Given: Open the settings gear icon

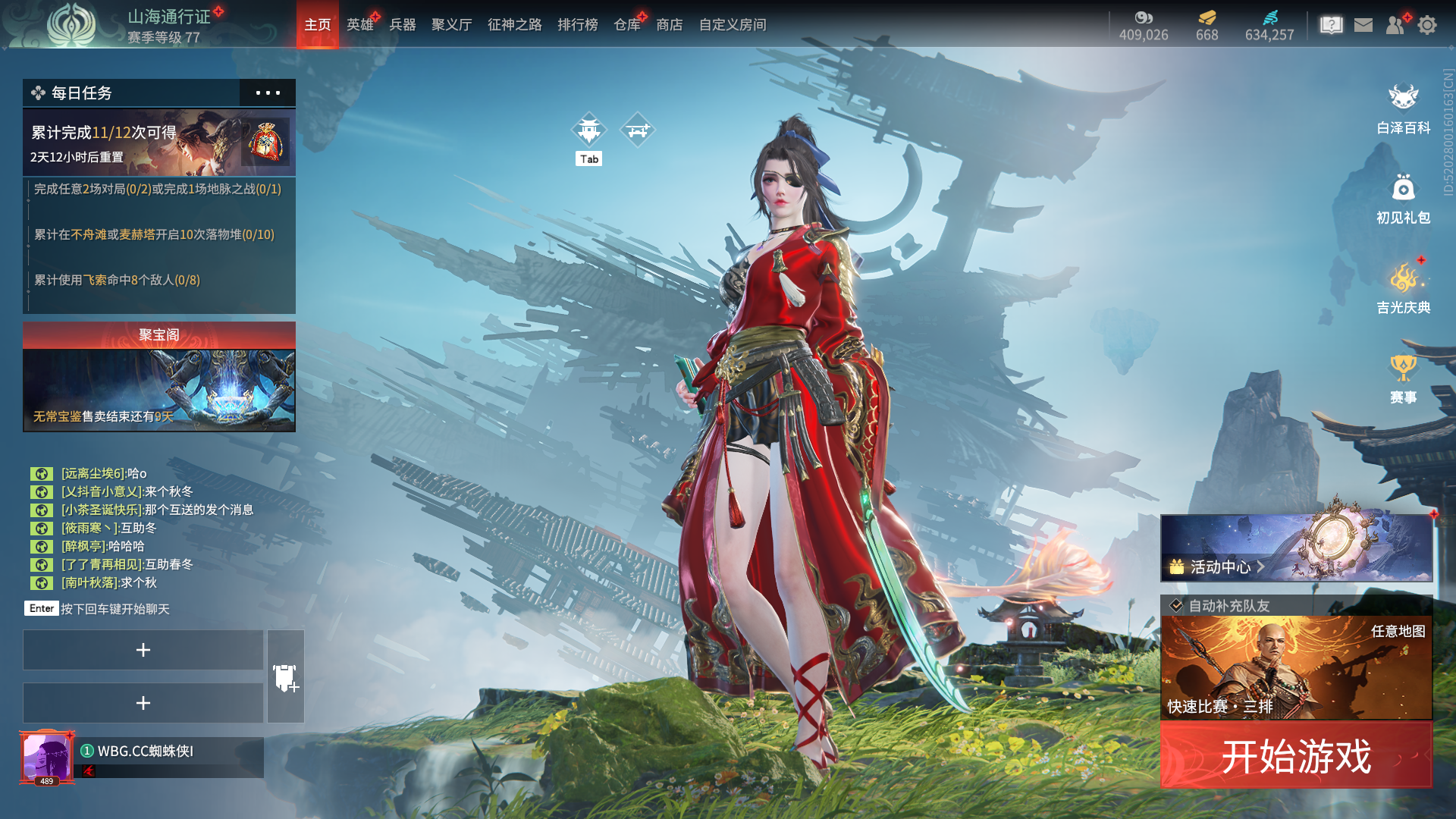Looking at the screenshot, I should pos(1427,25).
